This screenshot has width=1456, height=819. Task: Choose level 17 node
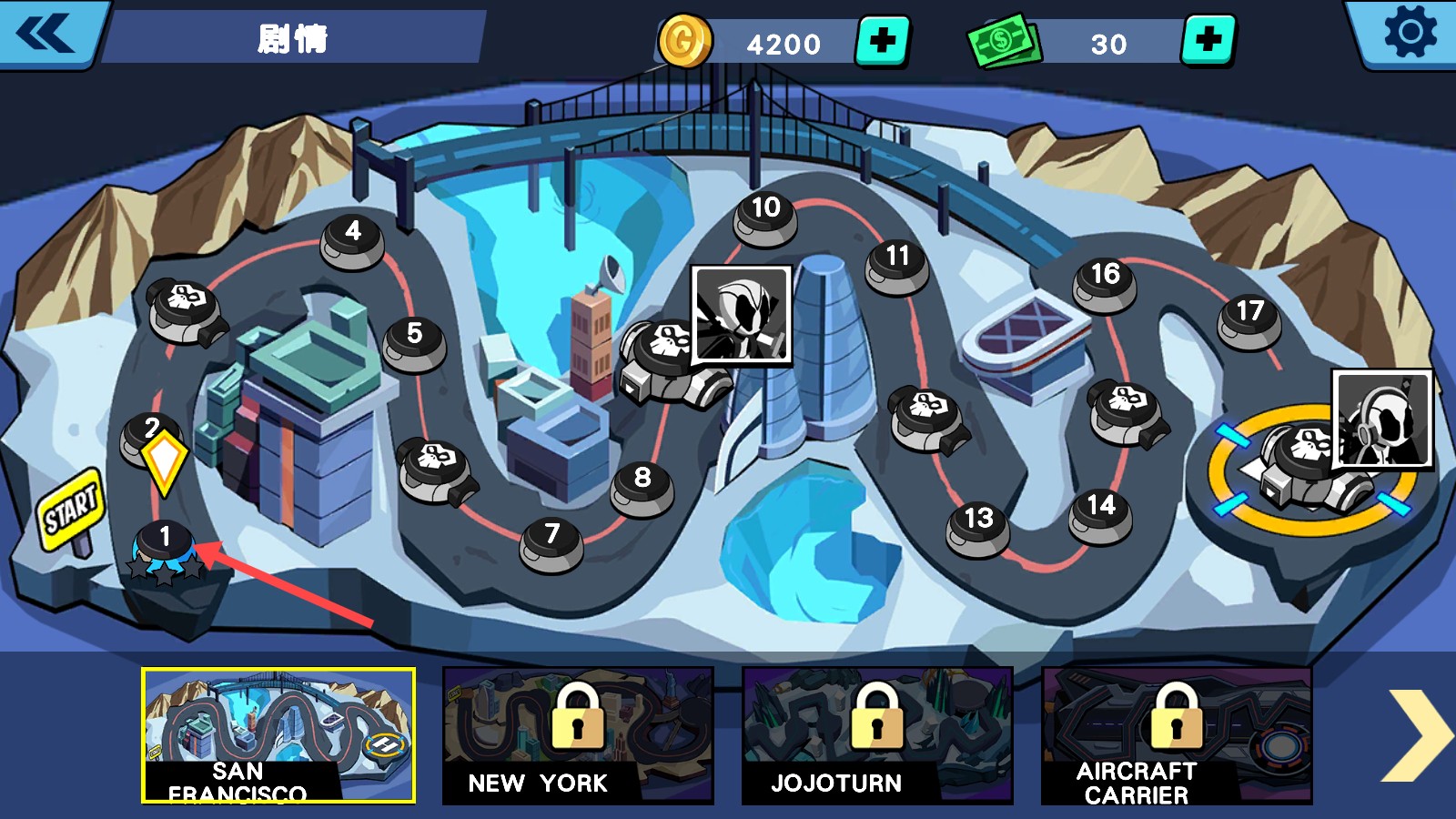coord(1249,318)
